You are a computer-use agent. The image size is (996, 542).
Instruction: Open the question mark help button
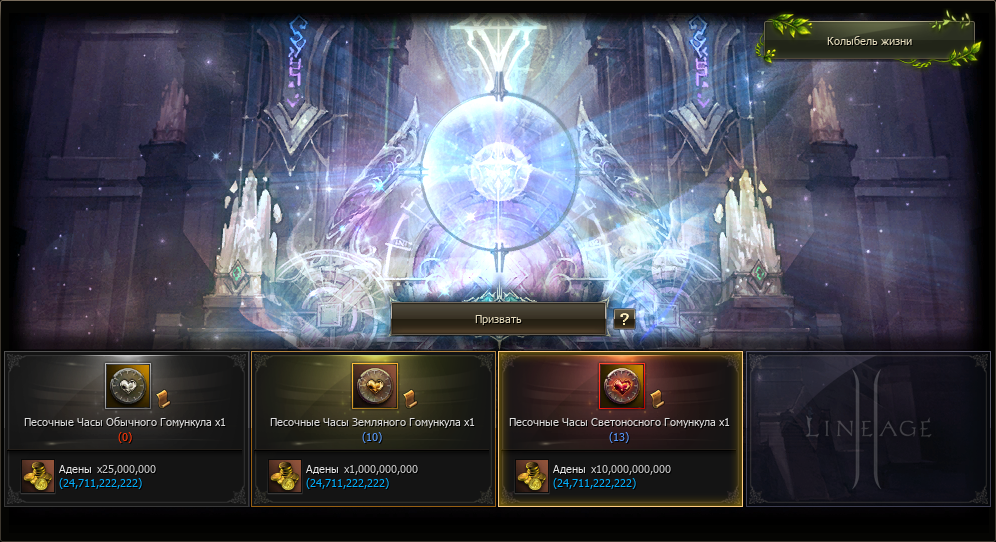[625, 319]
